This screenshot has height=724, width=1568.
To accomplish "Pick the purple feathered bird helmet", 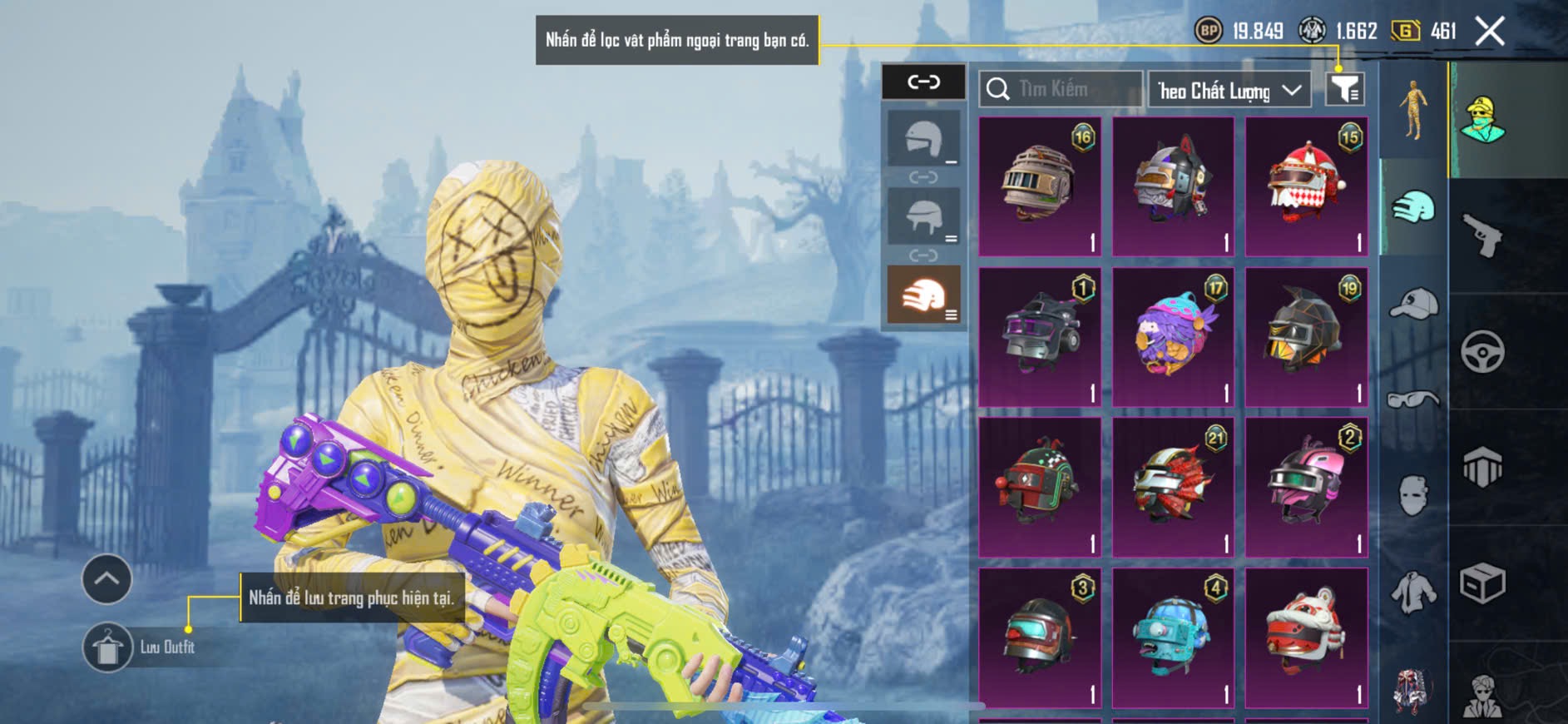I will tap(1173, 336).
